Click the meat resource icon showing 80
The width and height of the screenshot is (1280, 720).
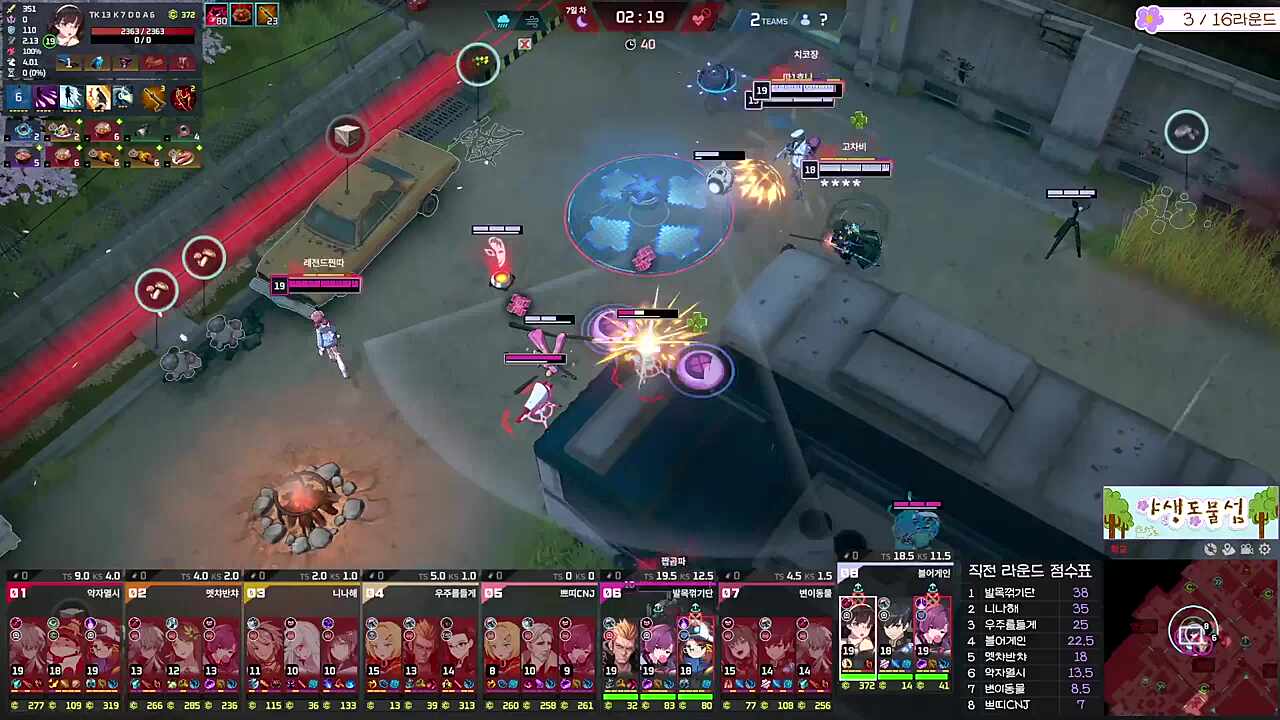[x=217, y=15]
